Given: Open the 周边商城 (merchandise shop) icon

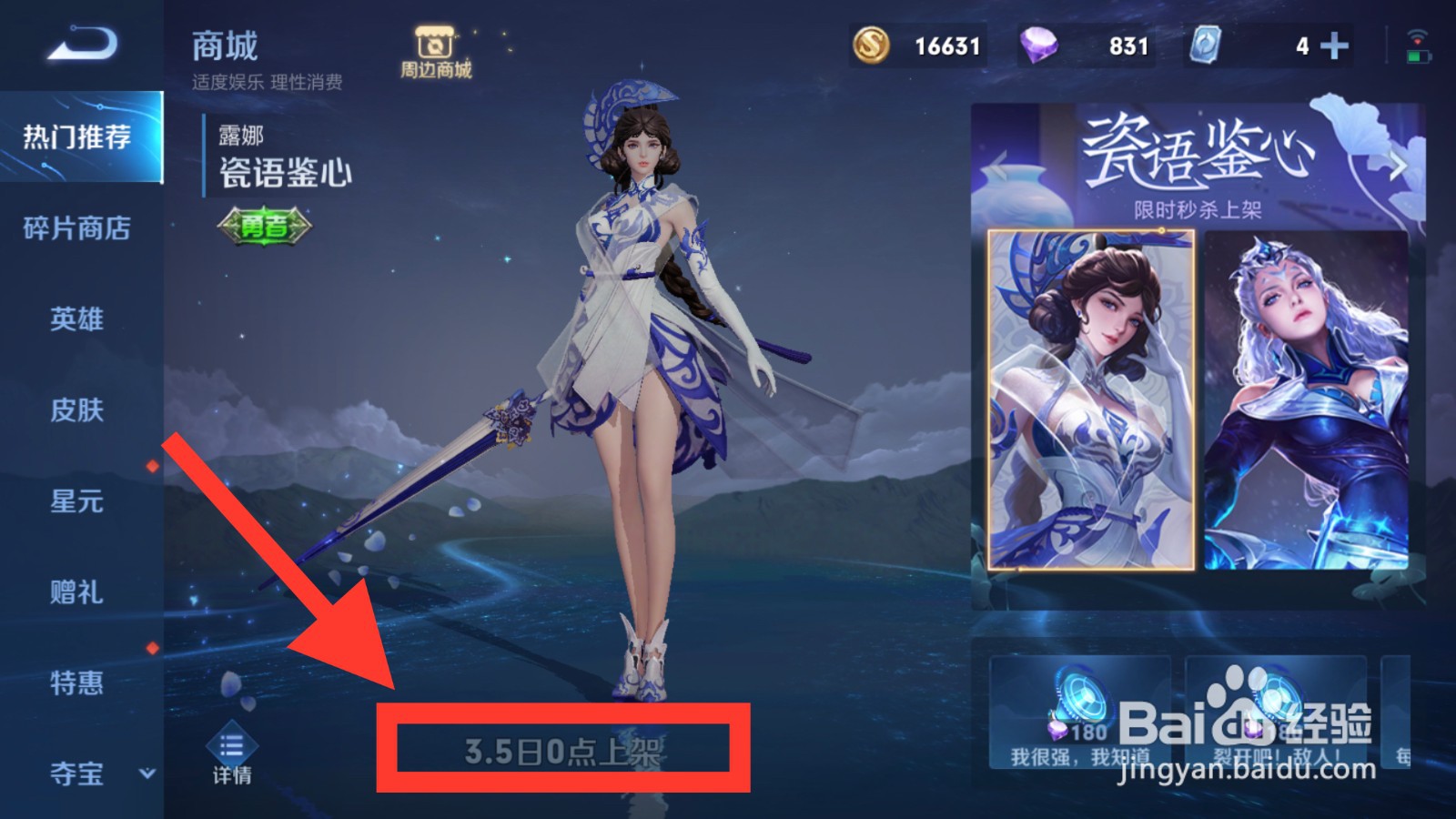Looking at the screenshot, I should tap(435, 47).
